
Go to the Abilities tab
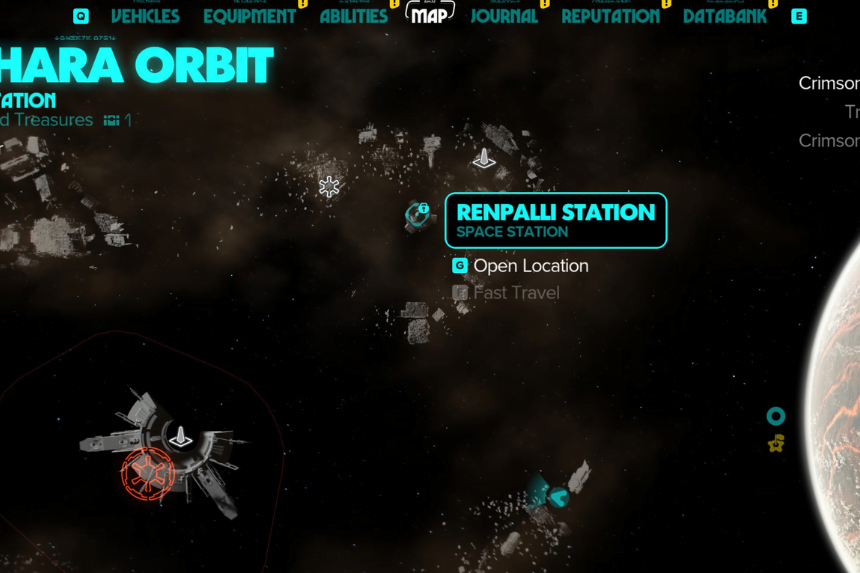pos(353,16)
